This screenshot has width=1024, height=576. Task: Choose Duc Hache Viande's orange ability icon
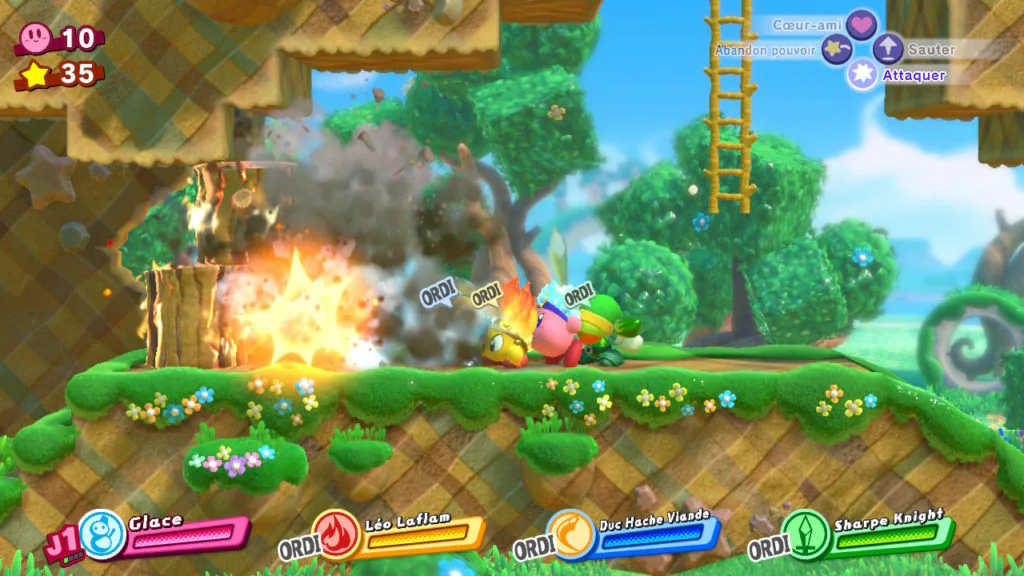(570, 534)
